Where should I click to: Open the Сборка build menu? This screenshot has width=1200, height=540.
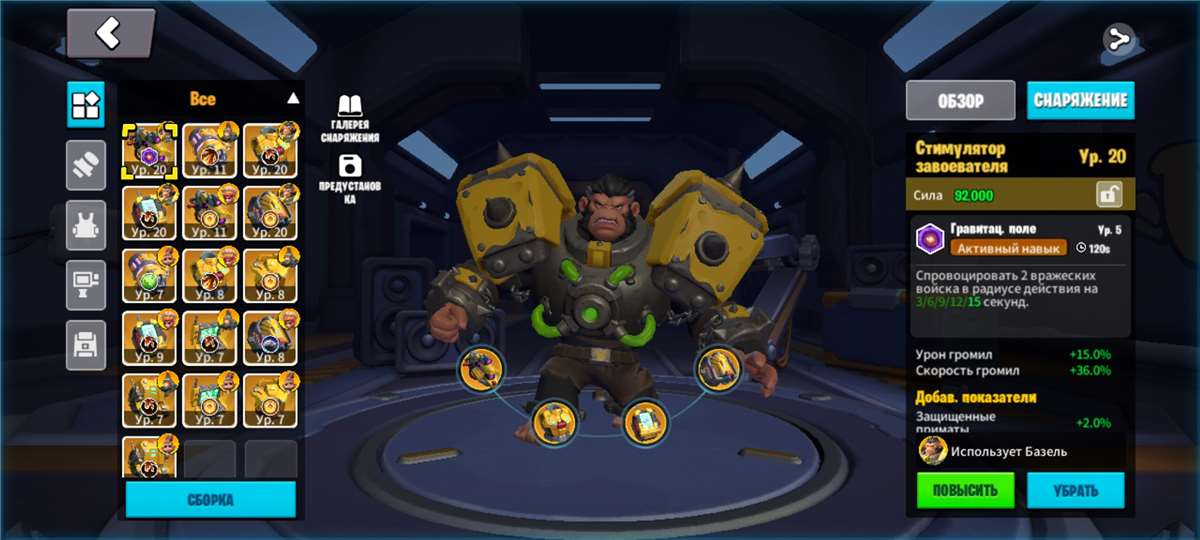pyautogui.click(x=210, y=499)
